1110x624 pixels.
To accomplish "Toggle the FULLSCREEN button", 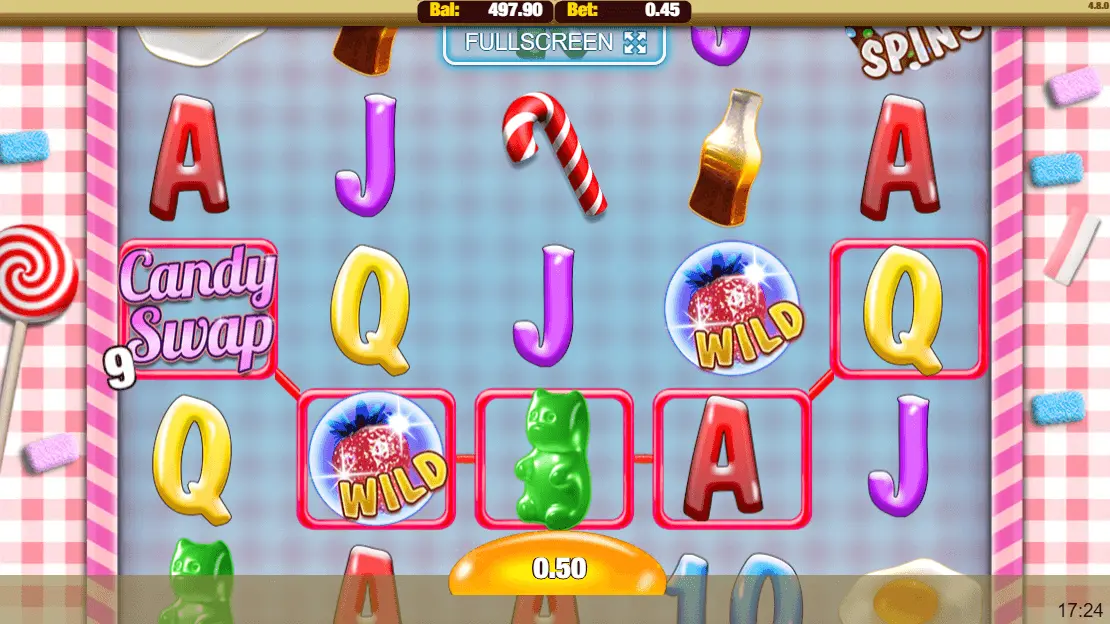I will (x=554, y=43).
